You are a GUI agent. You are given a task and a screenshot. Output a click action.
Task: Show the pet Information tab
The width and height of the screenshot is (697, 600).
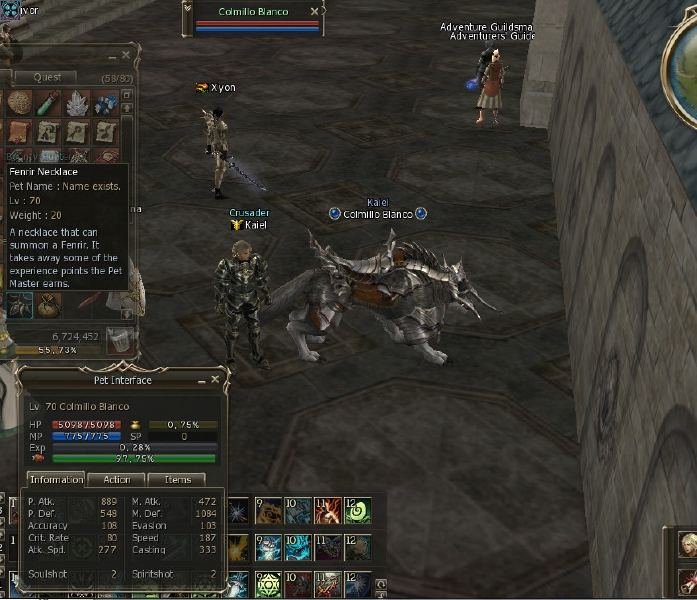tap(56, 480)
